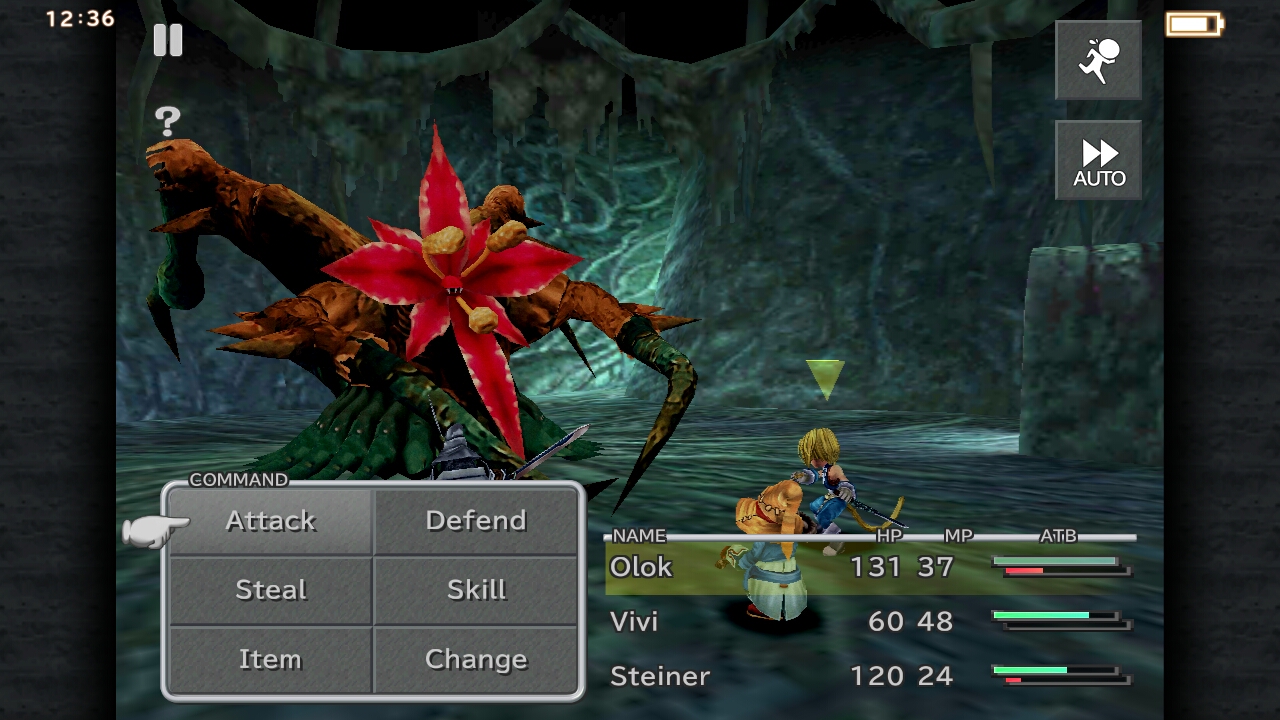Open the Item command

pyautogui.click(x=268, y=659)
